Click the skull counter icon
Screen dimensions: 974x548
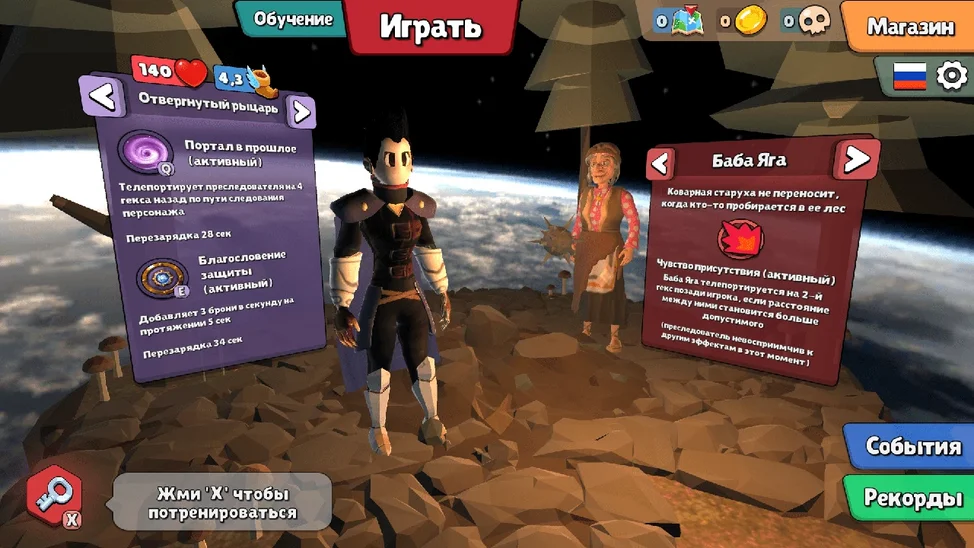click(808, 20)
